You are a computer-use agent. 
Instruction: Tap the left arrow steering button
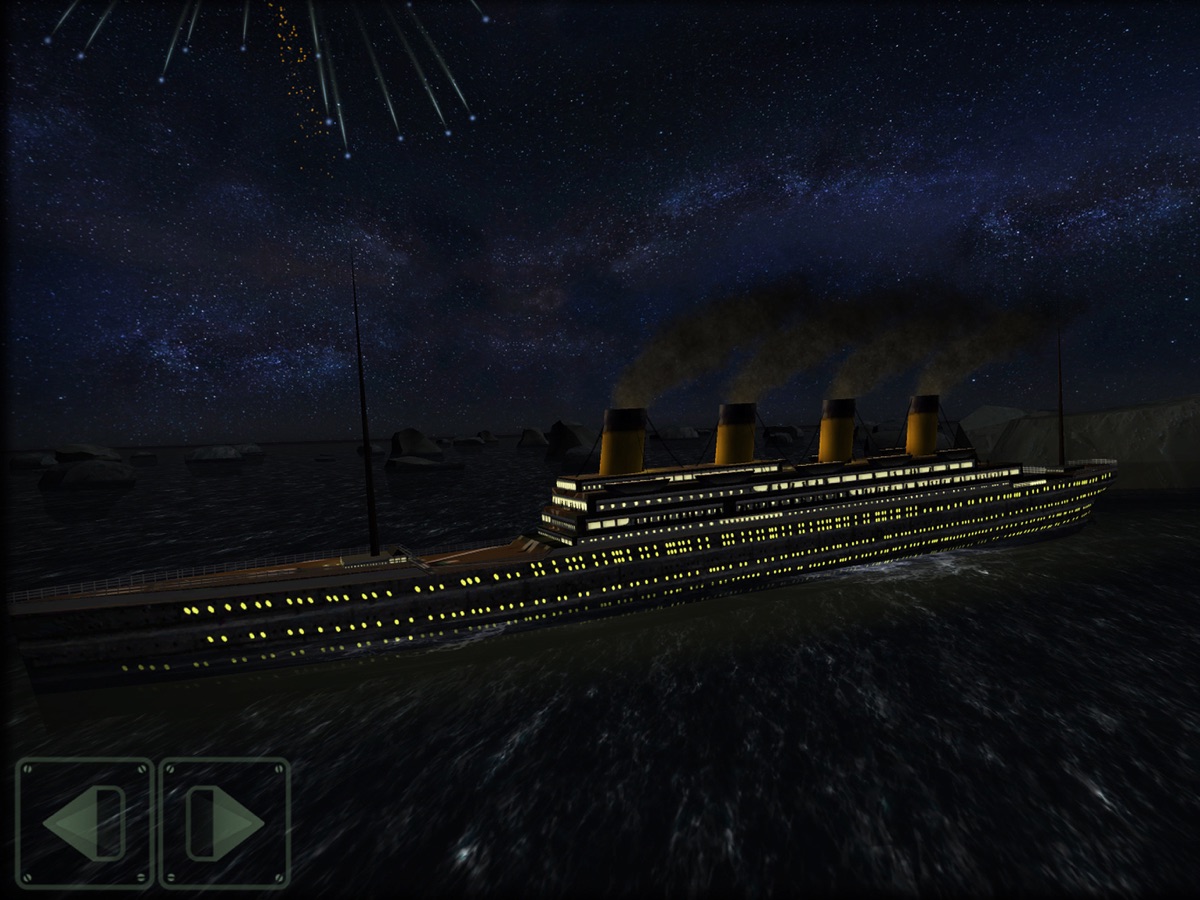click(85, 823)
